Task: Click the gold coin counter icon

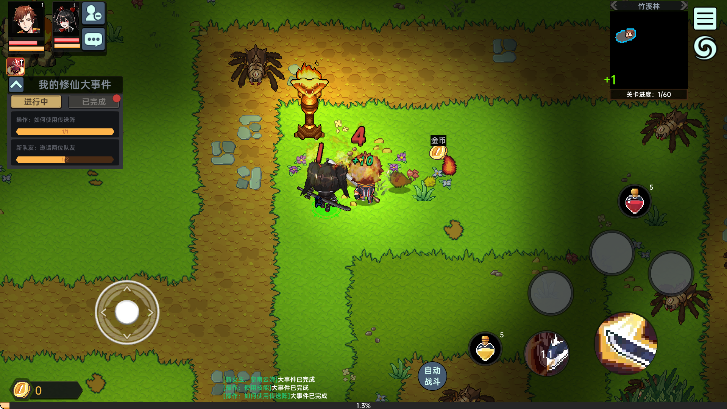Action: (20, 390)
